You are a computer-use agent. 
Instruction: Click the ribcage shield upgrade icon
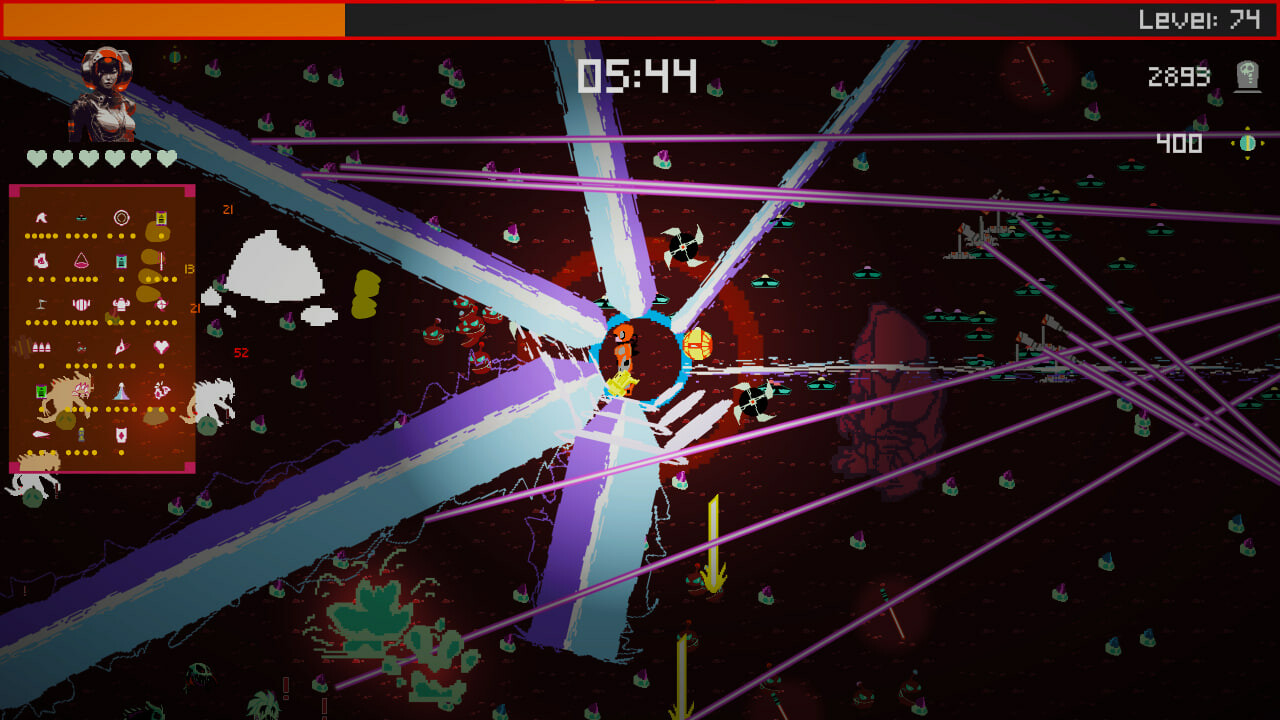click(82, 304)
